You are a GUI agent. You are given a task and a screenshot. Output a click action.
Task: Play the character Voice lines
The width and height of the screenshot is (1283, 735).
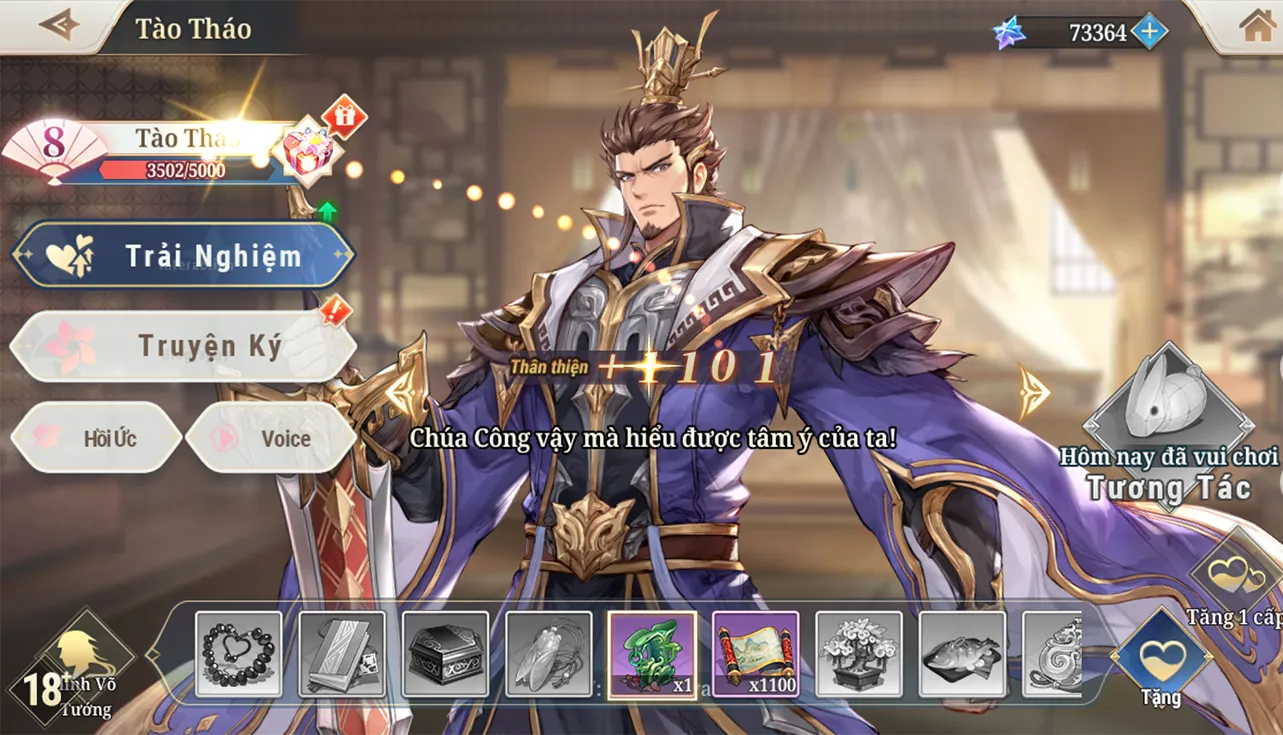pos(271,438)
